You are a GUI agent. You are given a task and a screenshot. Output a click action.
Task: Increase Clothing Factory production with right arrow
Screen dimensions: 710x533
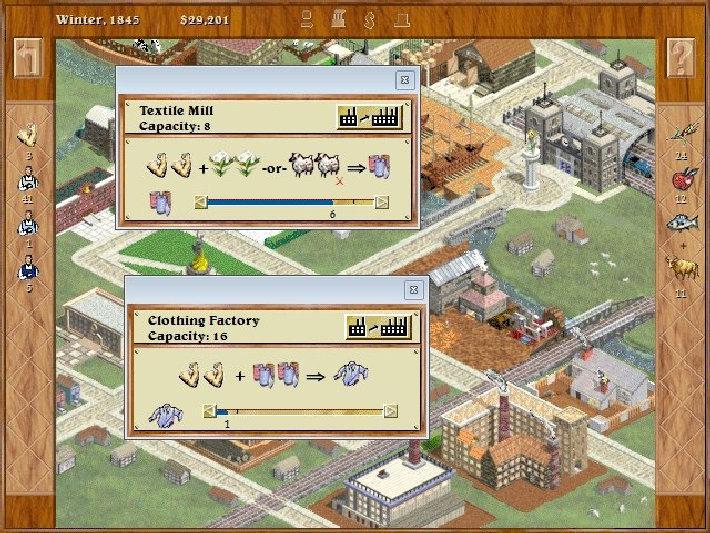[390, 411]
